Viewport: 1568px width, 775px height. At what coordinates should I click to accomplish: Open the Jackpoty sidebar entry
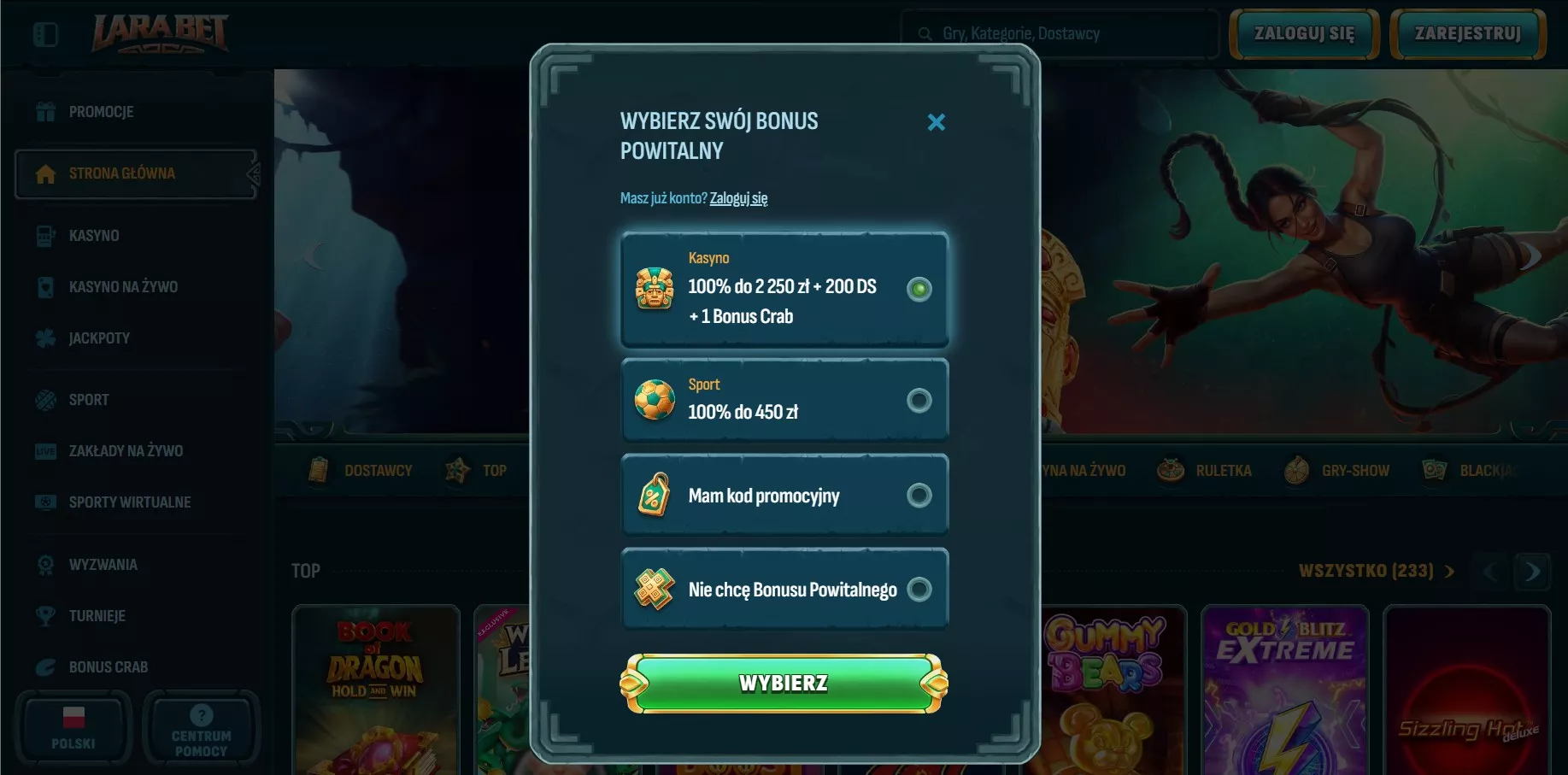tap(99, 338)
